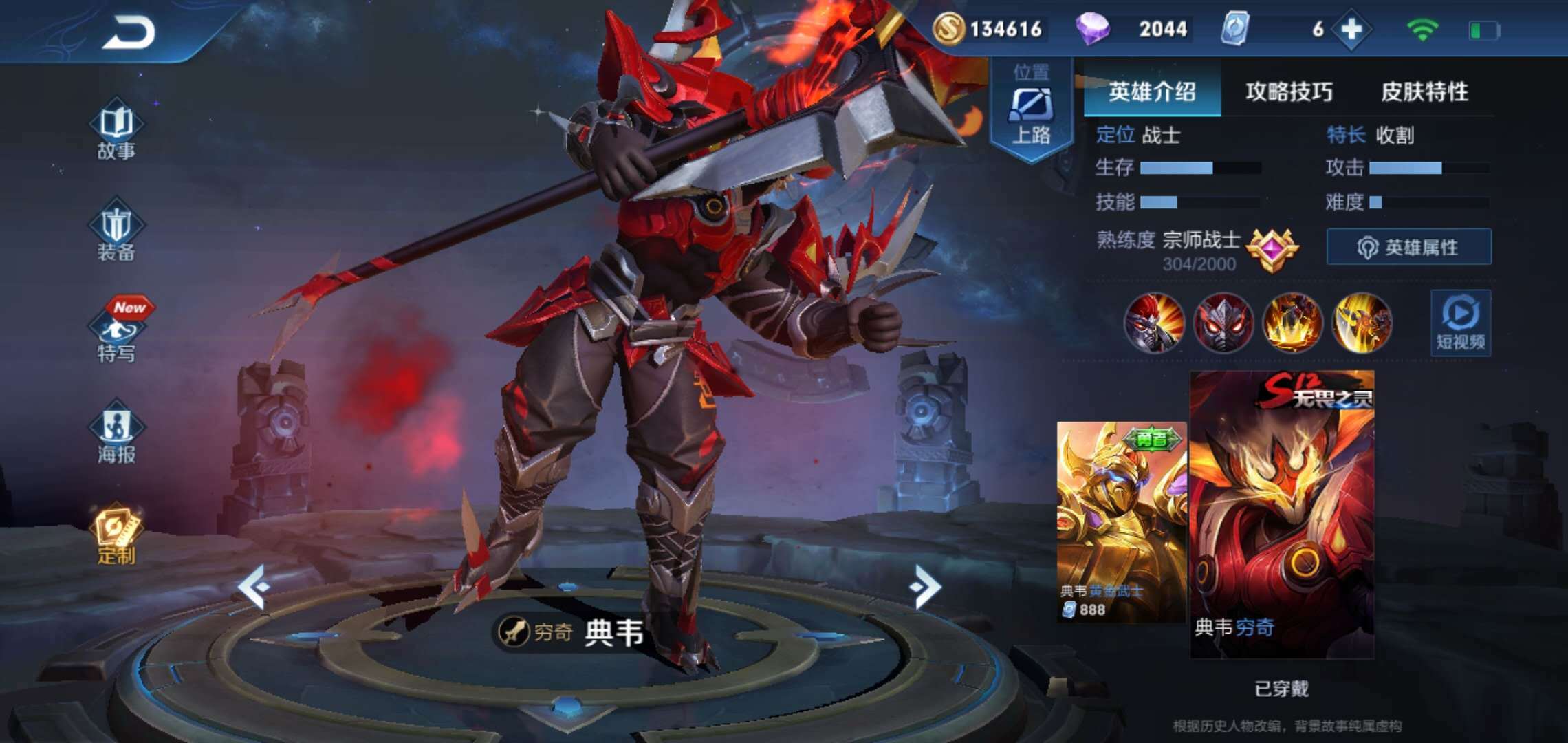View the rightmost golden axe skill icon
The image size is (1568, 743).
(1362, 323)
